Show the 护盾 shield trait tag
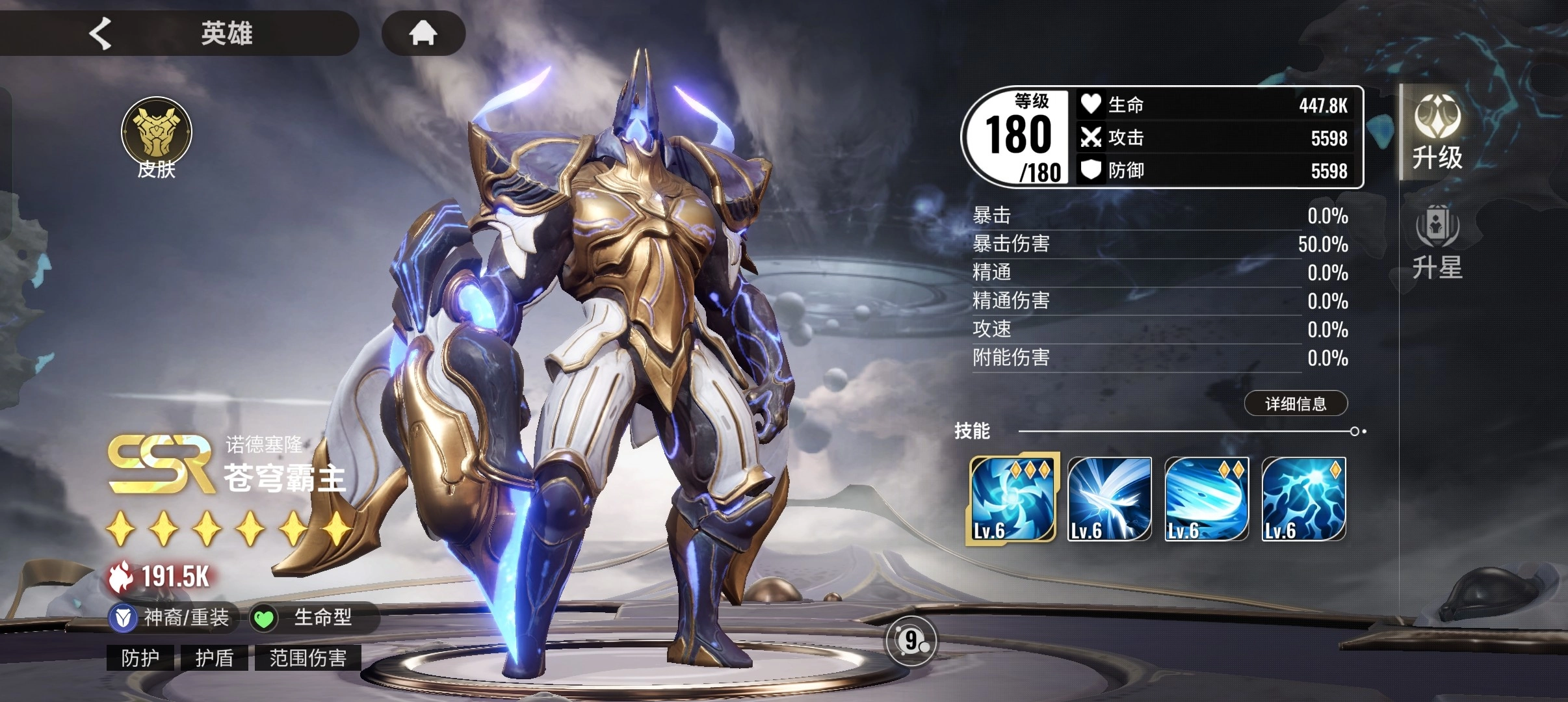This screenshot has height=702, width=1568. point(215,658)
